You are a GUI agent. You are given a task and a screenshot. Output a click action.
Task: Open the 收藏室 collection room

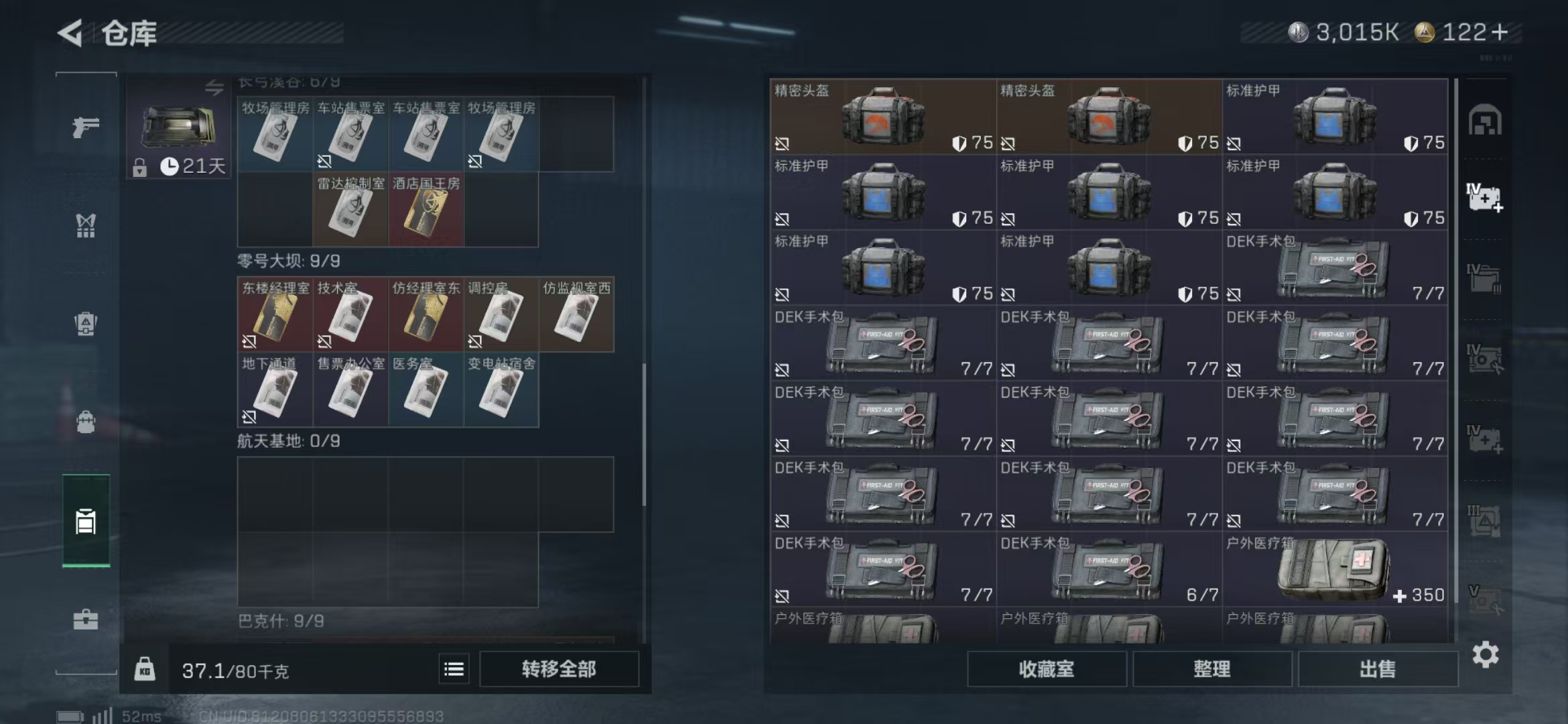click(x=1046, y=669)
